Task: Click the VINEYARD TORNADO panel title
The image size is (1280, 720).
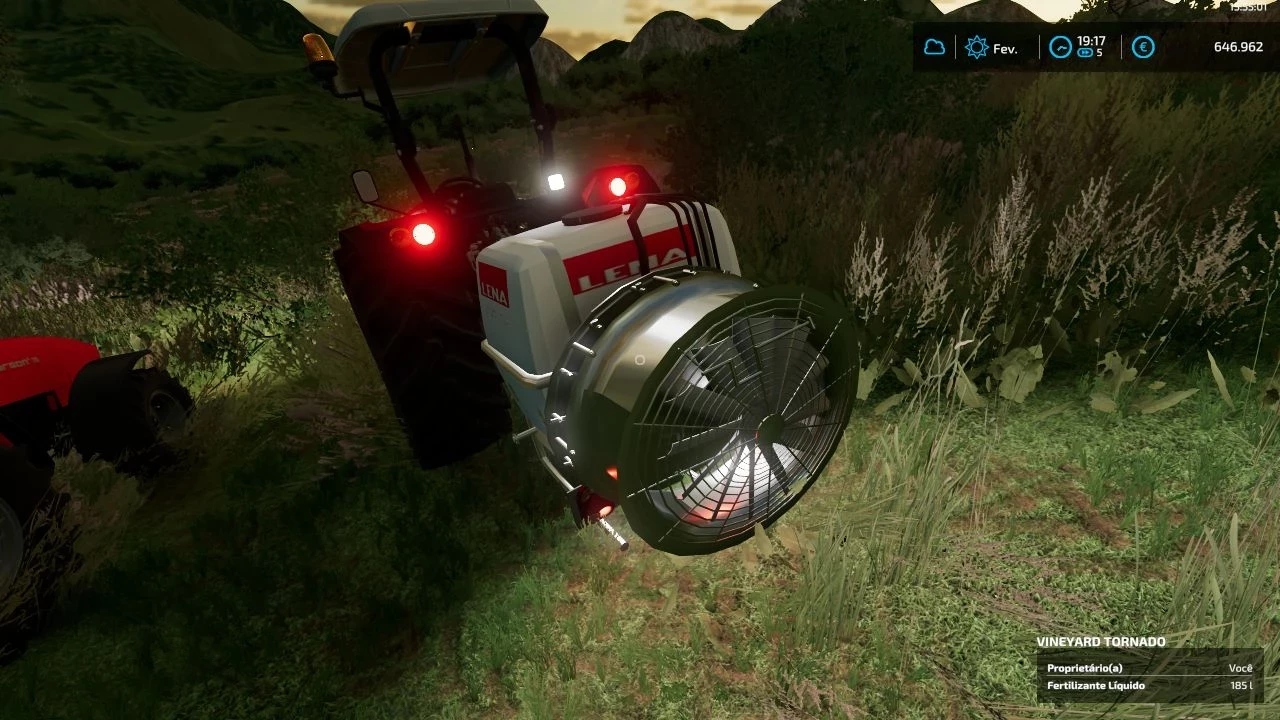Action: 1102,641
